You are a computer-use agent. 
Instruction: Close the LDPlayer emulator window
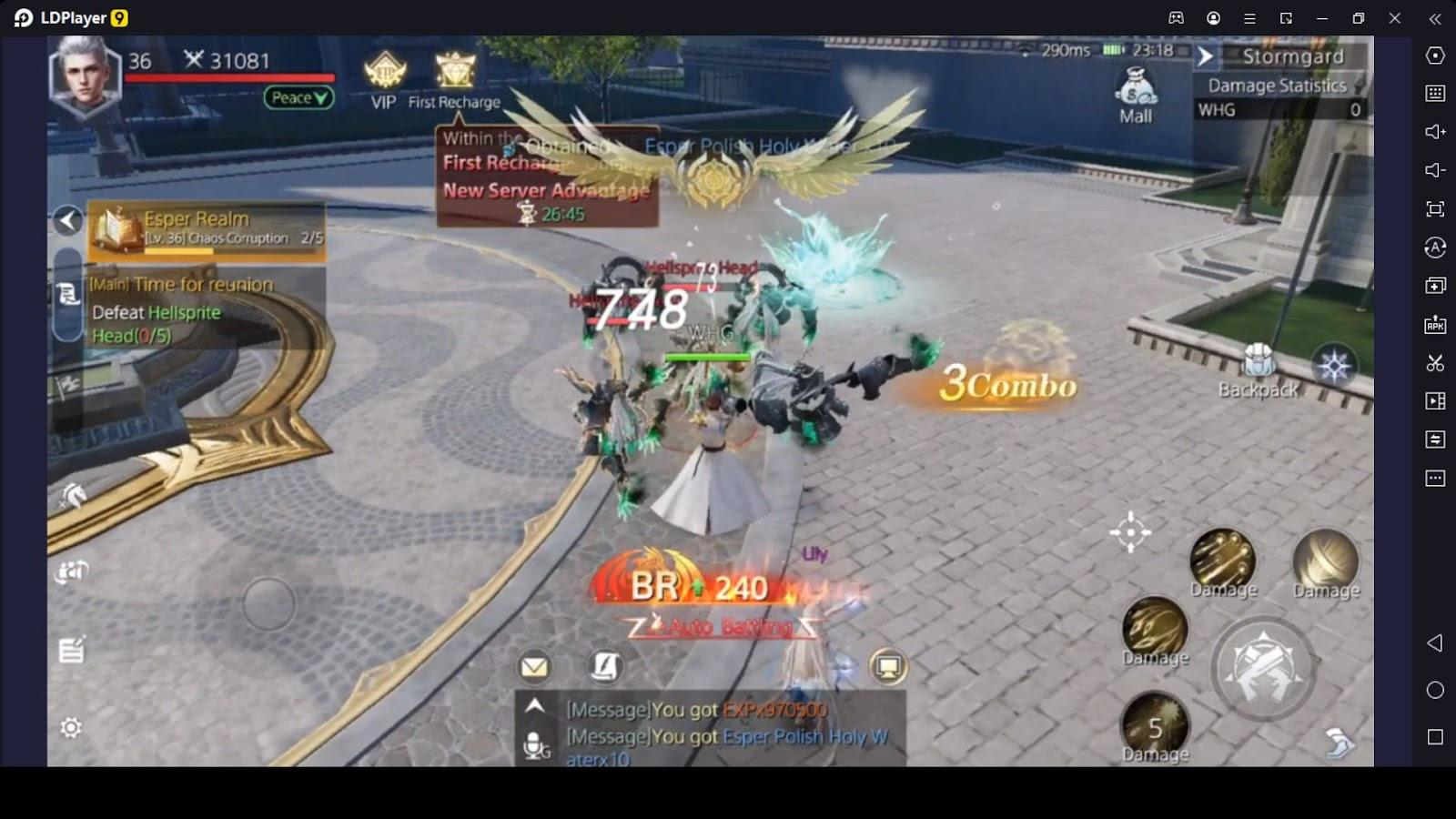[1395, 18]
